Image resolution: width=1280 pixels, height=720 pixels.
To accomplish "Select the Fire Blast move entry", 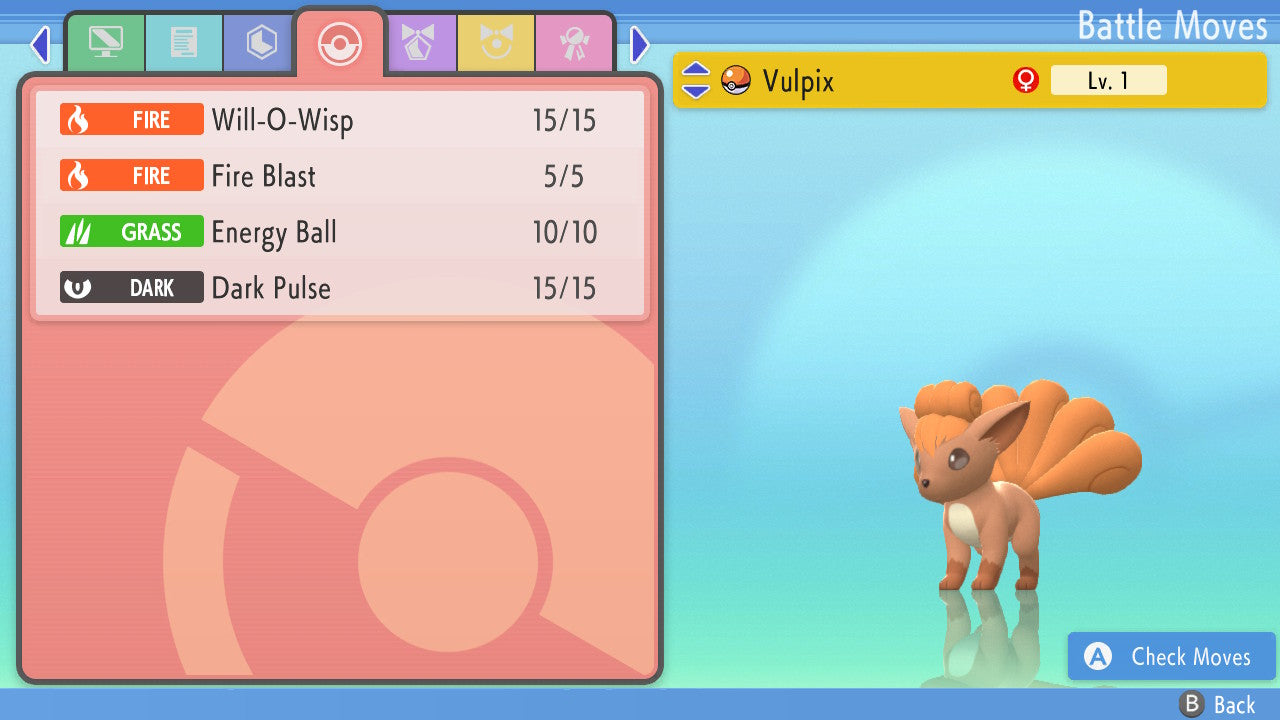I will (x=340, y=175).
